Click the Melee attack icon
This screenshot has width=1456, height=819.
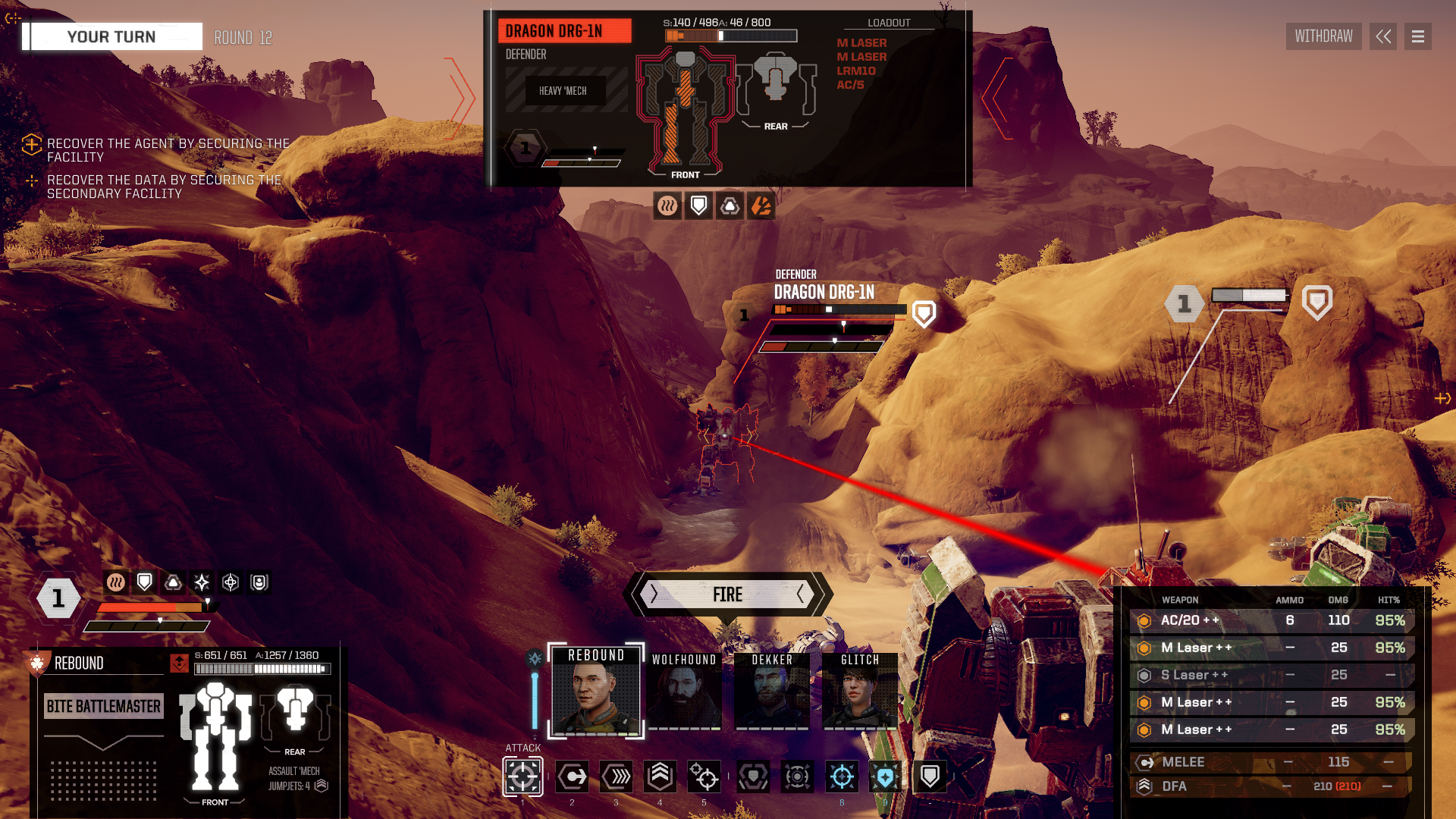(x=573, y=777)
